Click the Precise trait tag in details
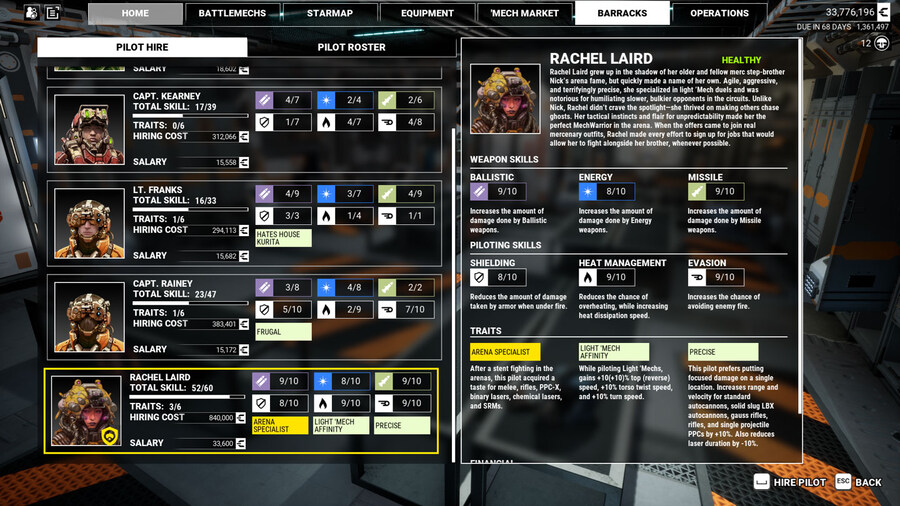This screenshot has width=900, height=506. point(722,352)
